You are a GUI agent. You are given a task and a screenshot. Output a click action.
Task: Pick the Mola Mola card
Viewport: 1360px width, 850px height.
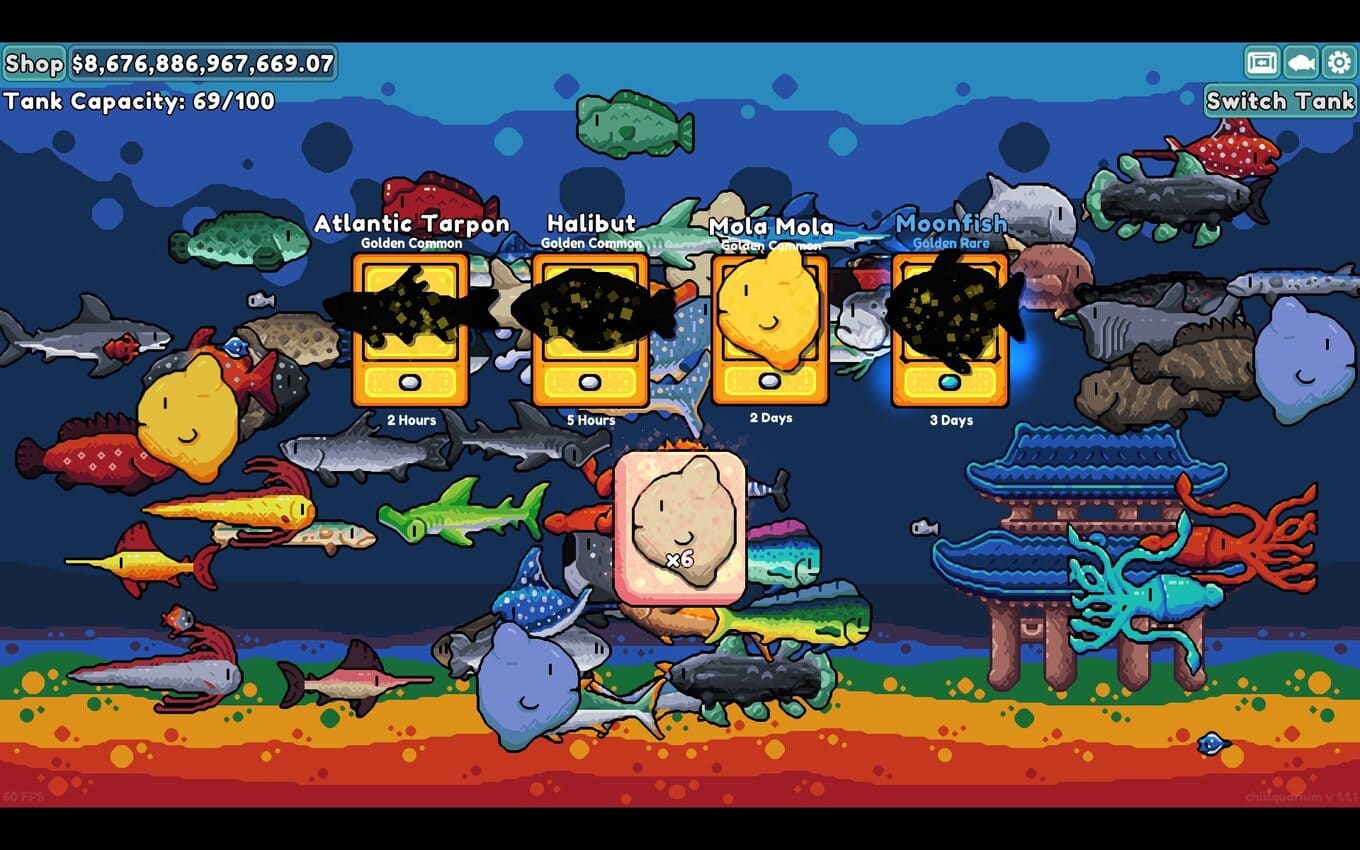pos(770,330)
